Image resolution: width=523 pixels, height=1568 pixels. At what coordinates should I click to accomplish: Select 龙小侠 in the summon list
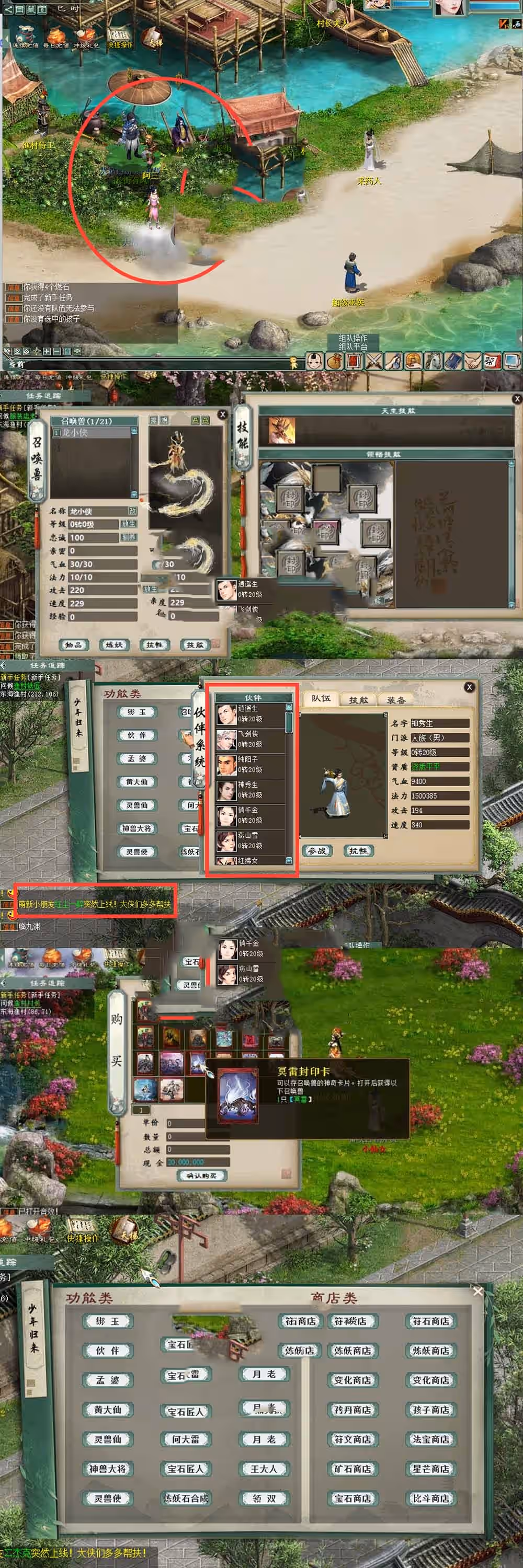[92, 432]
